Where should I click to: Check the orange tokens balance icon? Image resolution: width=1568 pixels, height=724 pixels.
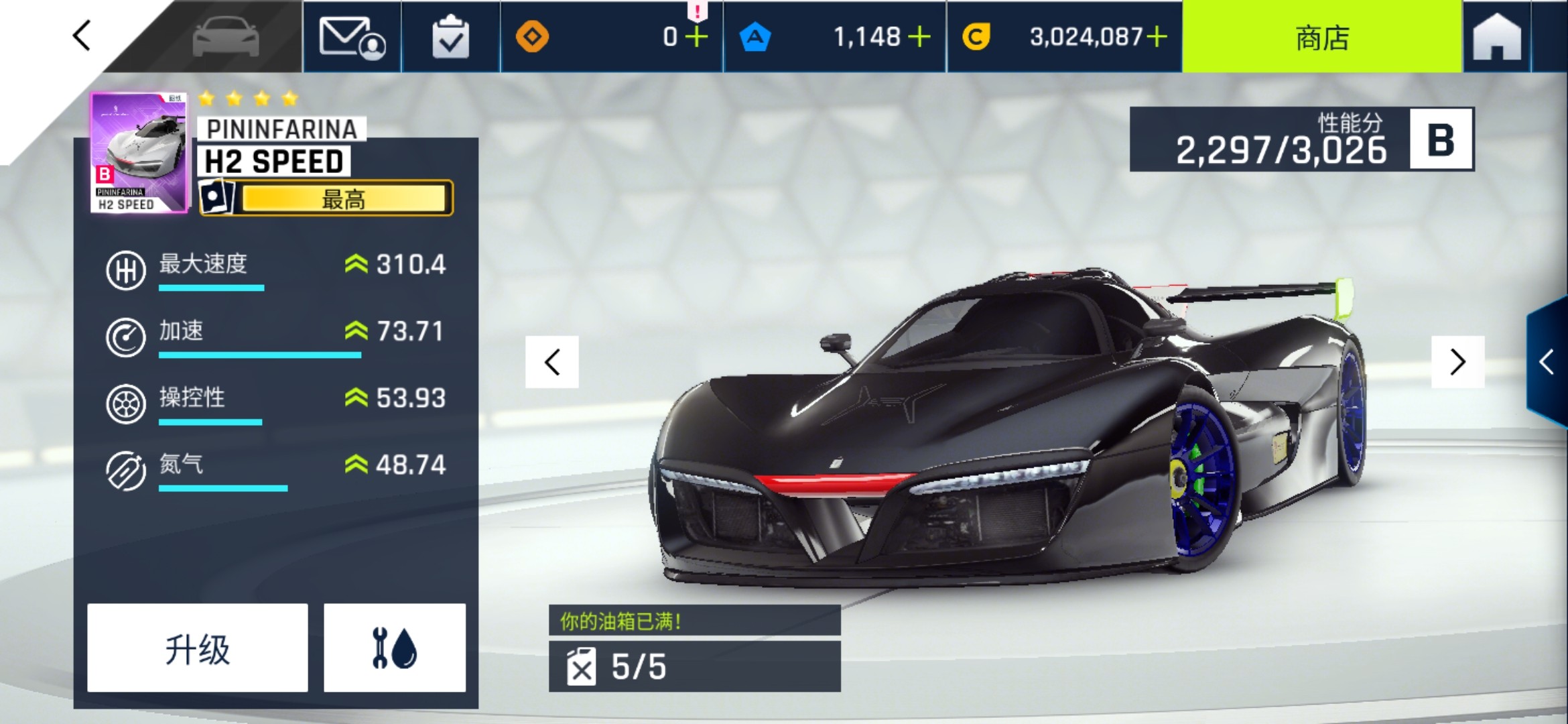tap(533, 37)
